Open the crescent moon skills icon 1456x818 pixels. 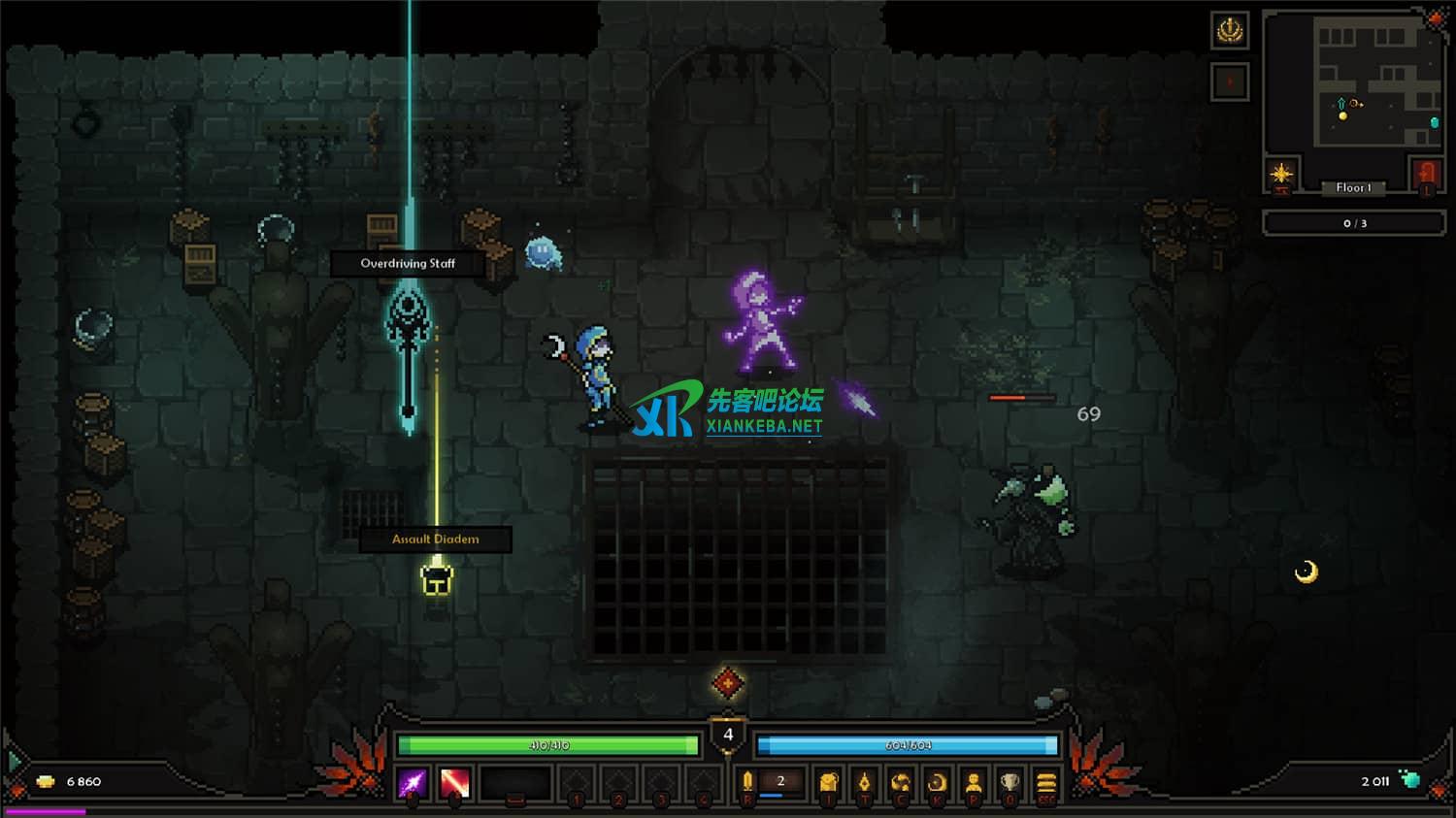(x=937, y=782)
